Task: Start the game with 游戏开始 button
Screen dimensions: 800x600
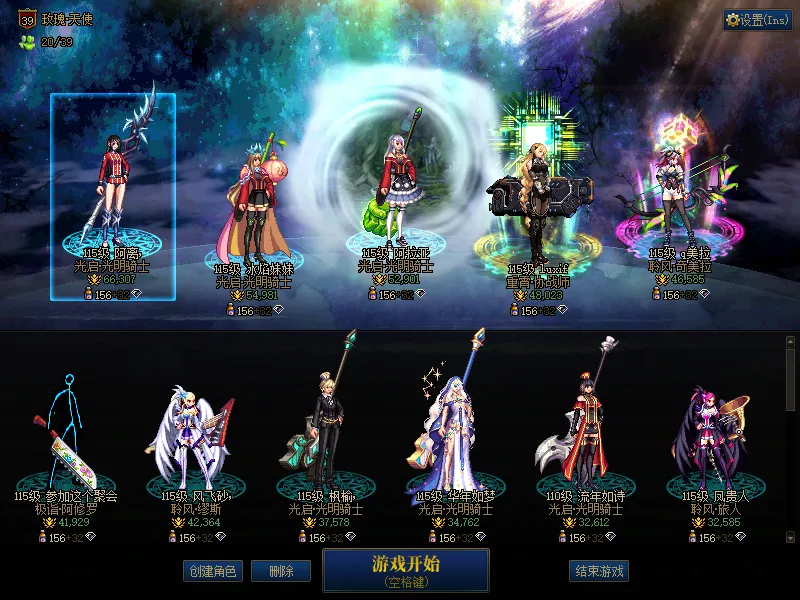Action: 405,569
